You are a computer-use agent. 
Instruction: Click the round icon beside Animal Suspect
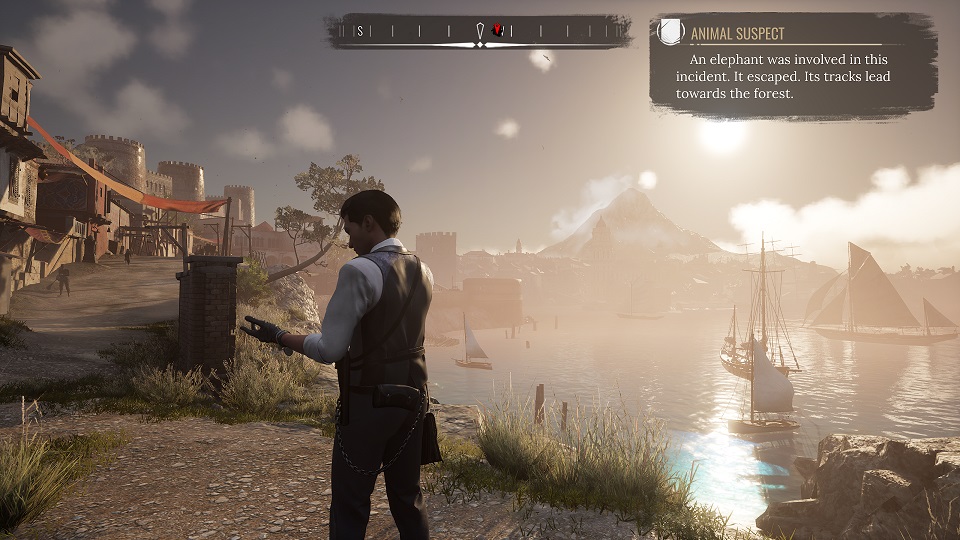click(670, 33)
